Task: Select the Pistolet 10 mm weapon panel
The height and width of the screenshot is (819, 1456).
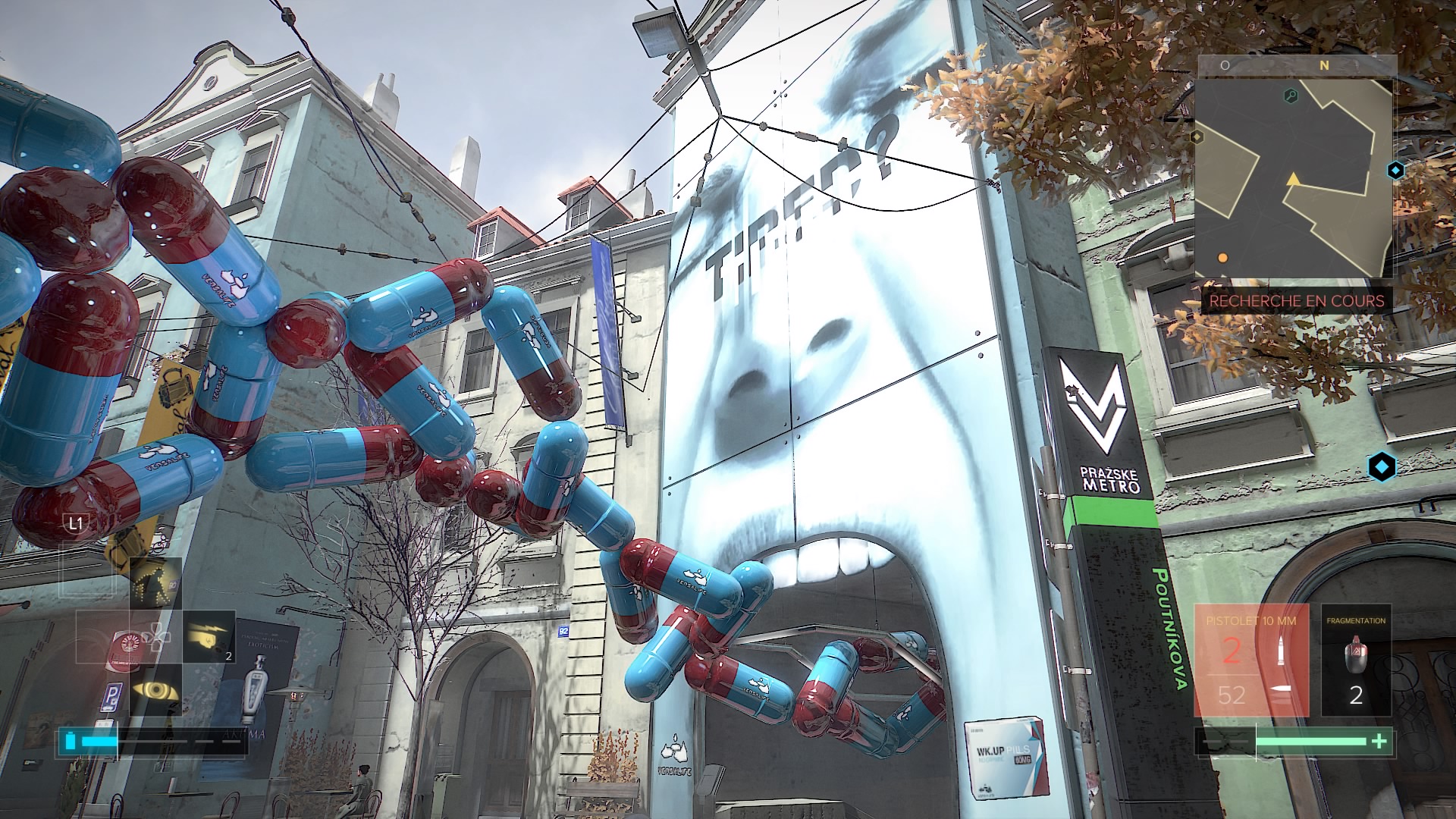Action: (1252, 660)
